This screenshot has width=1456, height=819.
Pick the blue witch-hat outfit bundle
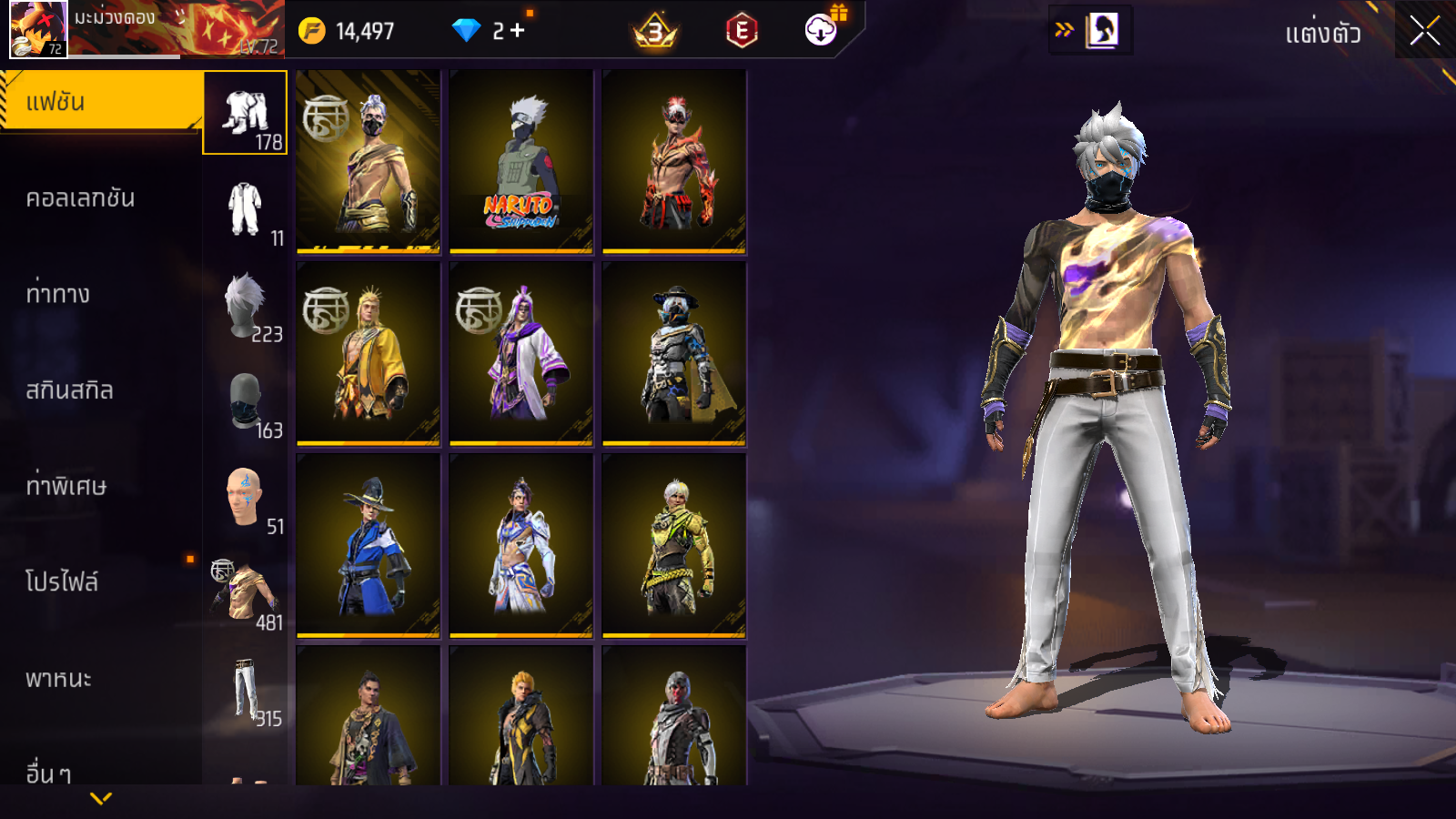pyautogui.click(x=369, y=545)
